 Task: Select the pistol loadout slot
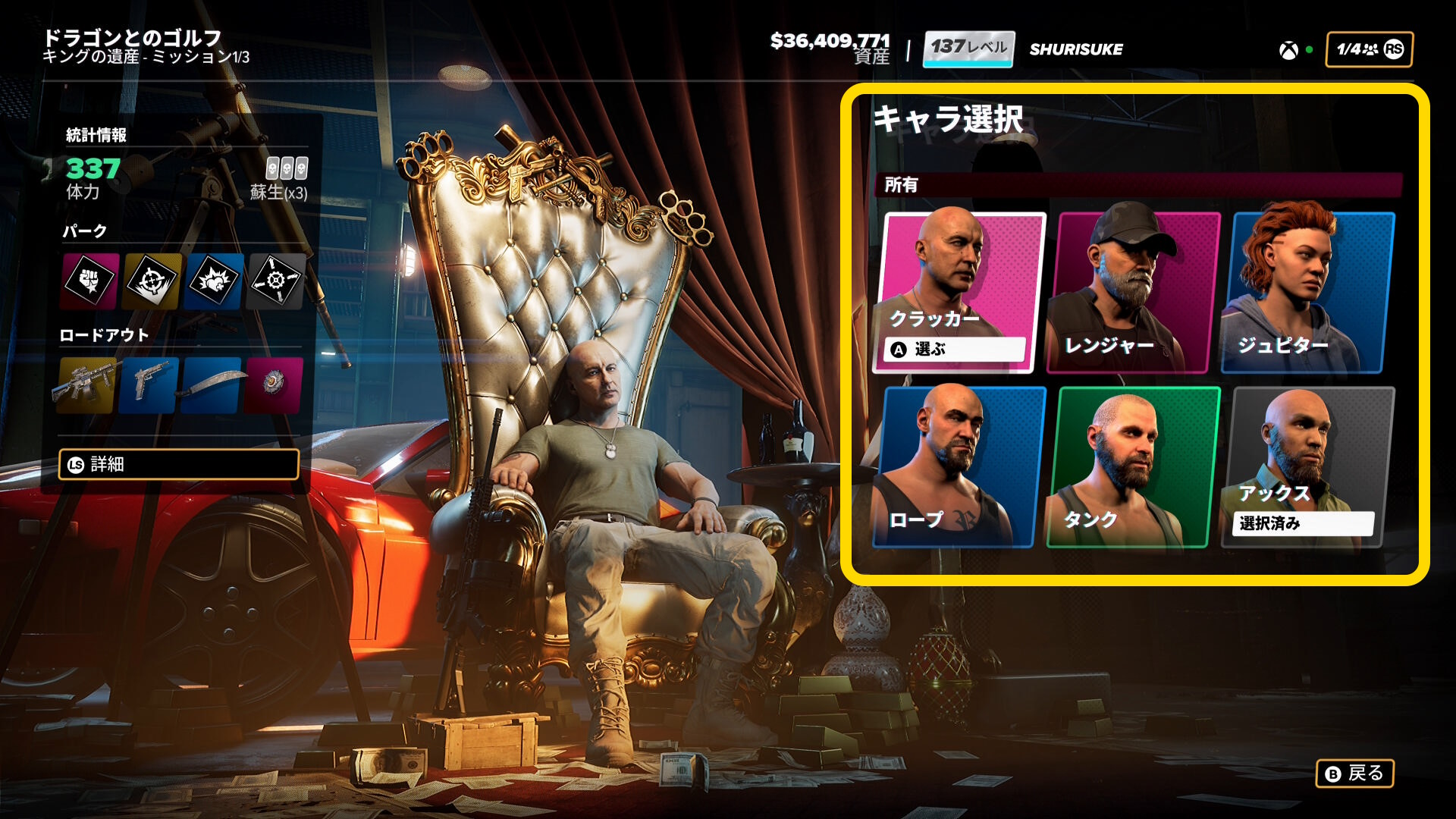coord(149,384)
